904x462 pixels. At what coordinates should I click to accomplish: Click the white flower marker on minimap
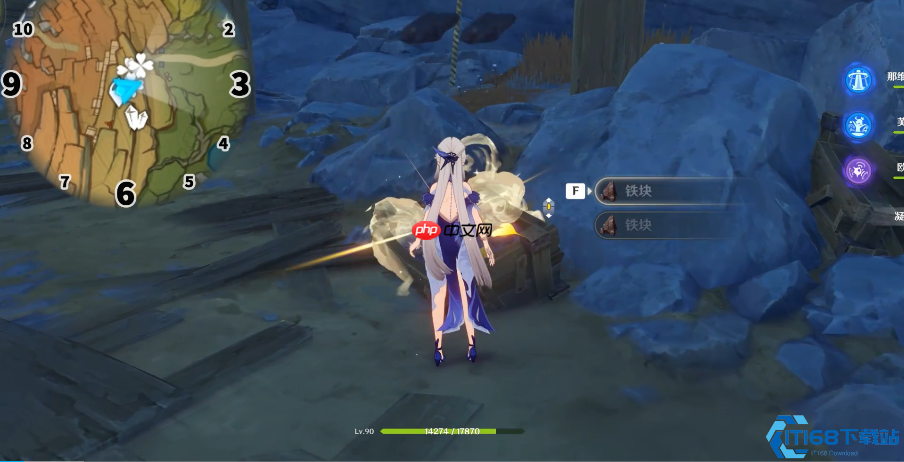point(137,68)
